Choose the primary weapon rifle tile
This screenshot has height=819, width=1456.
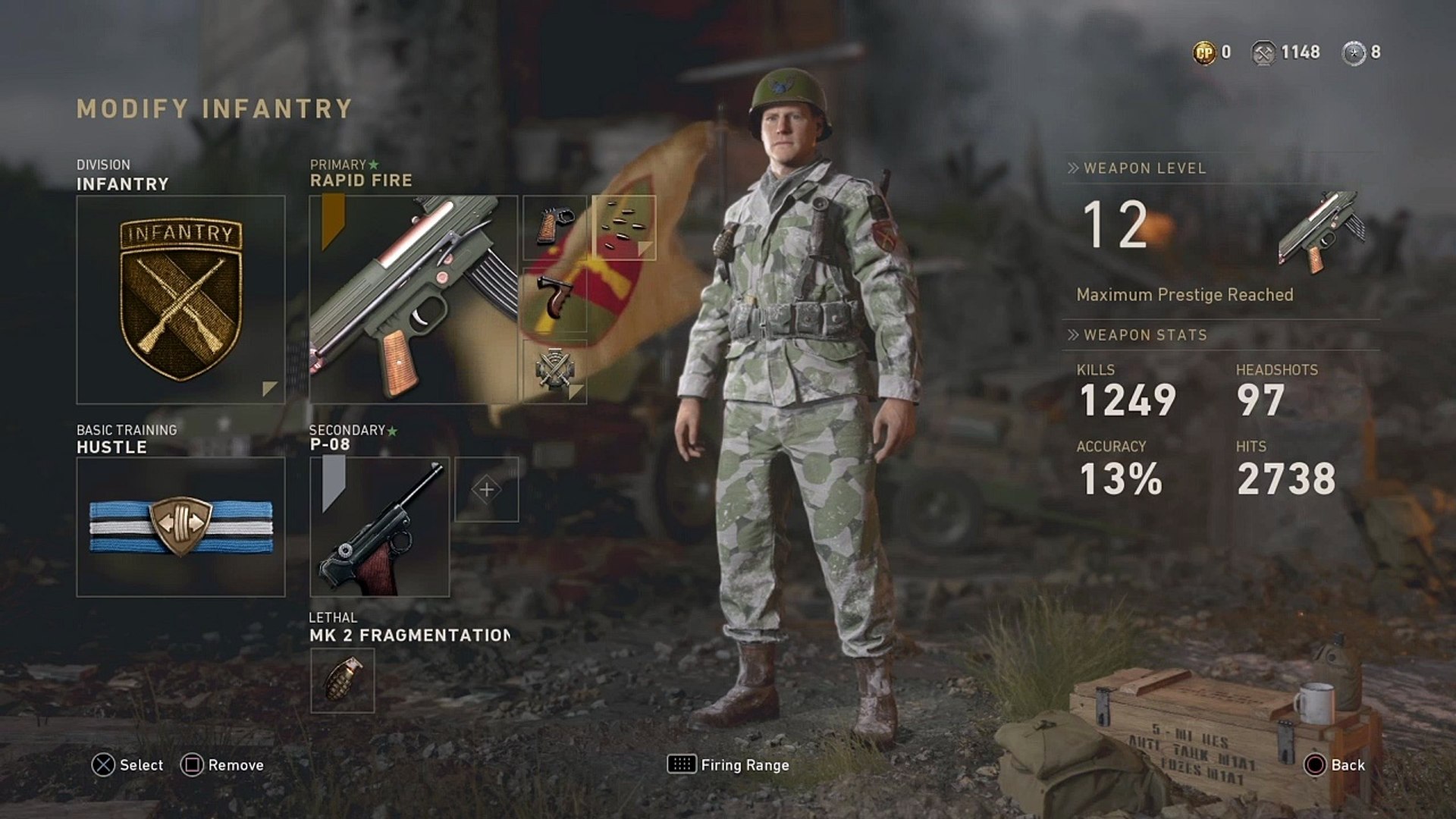413,300
